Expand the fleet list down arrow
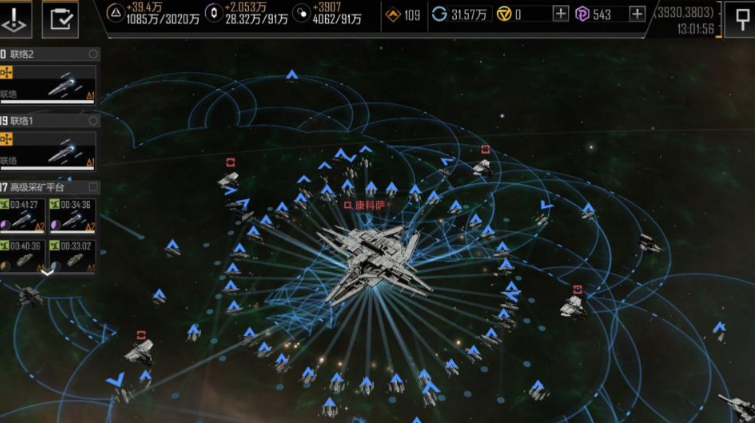Image resolution: width=755 pixels, height=423 pixels. pos(47,271)
